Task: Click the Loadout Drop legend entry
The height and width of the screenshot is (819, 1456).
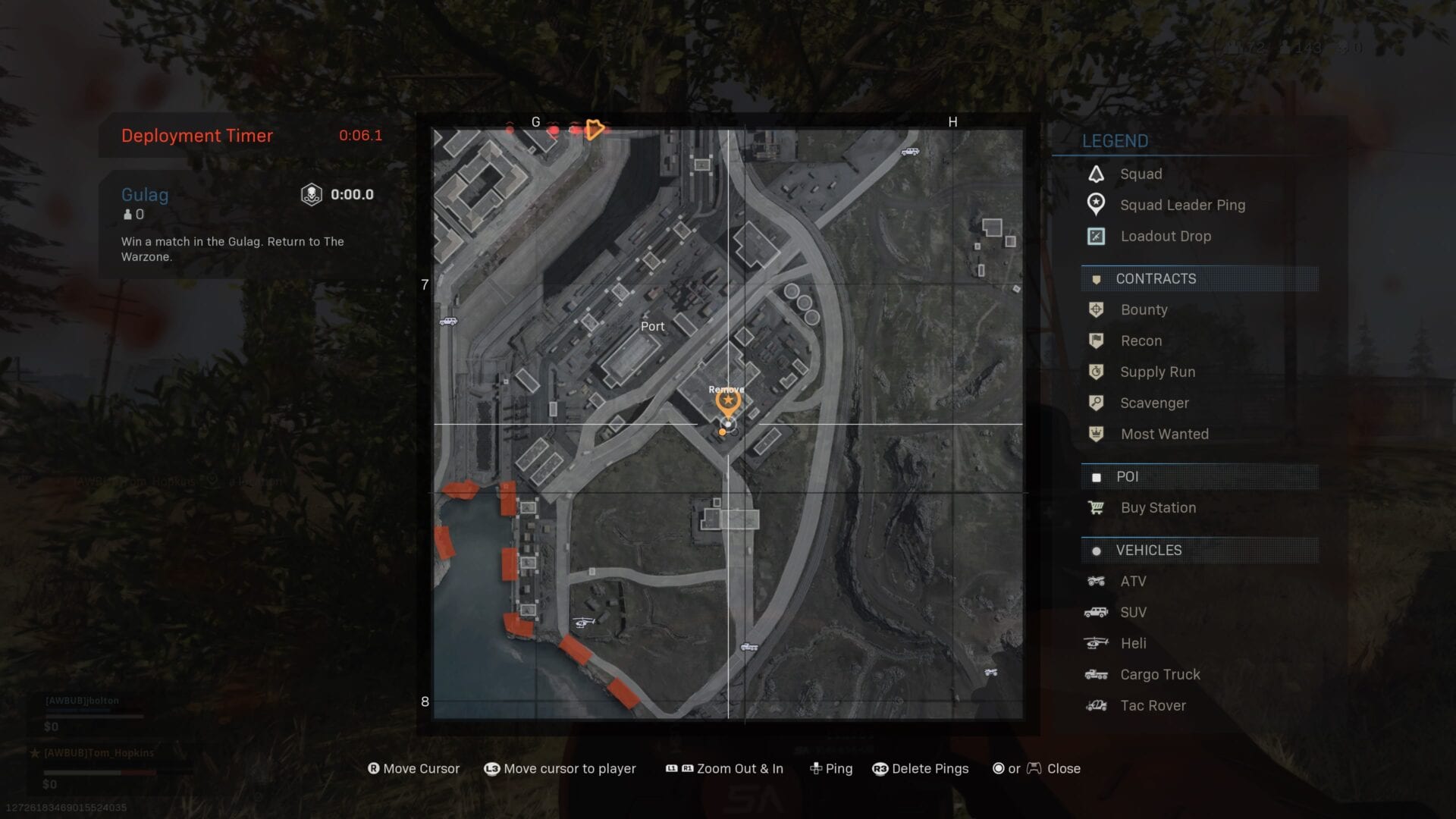Action: coord(1165,236)
